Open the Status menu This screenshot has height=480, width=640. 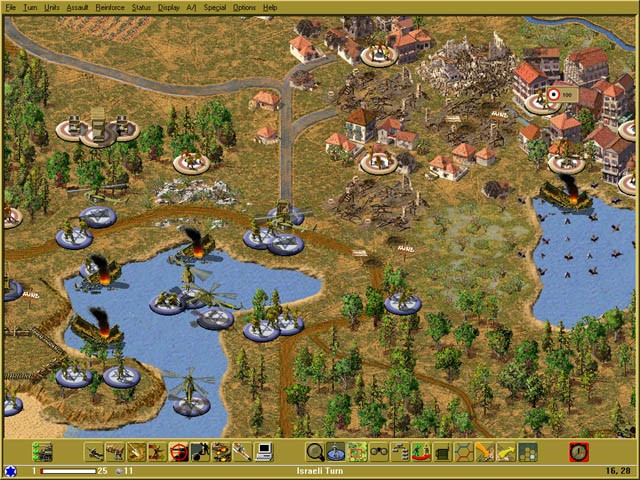click(x=141, y=7)
